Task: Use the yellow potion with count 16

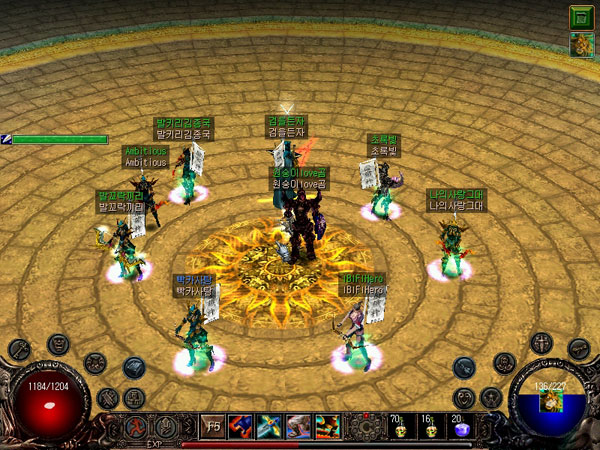Action: coord(429,426)
